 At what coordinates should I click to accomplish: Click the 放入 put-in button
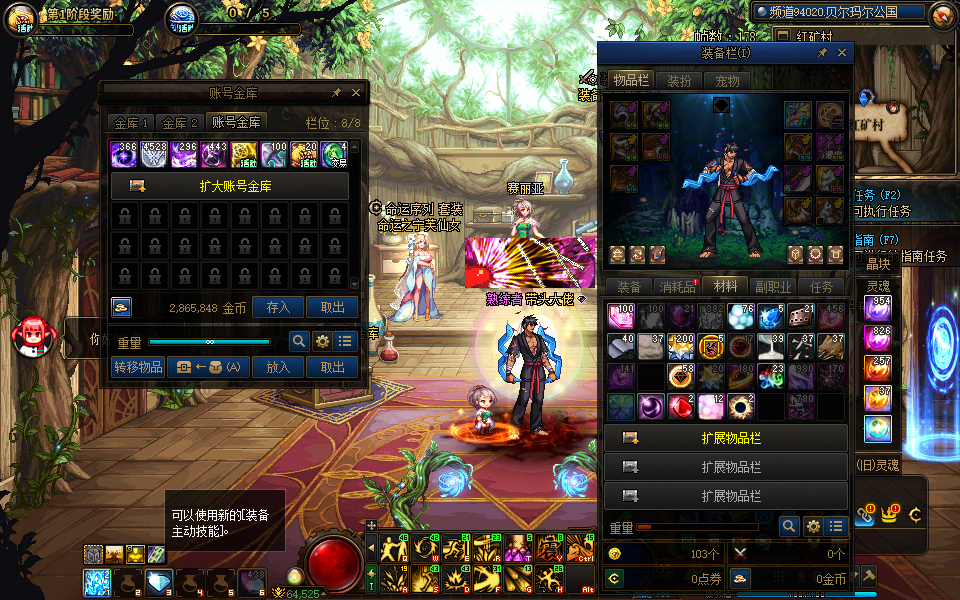tap(278, 367)
